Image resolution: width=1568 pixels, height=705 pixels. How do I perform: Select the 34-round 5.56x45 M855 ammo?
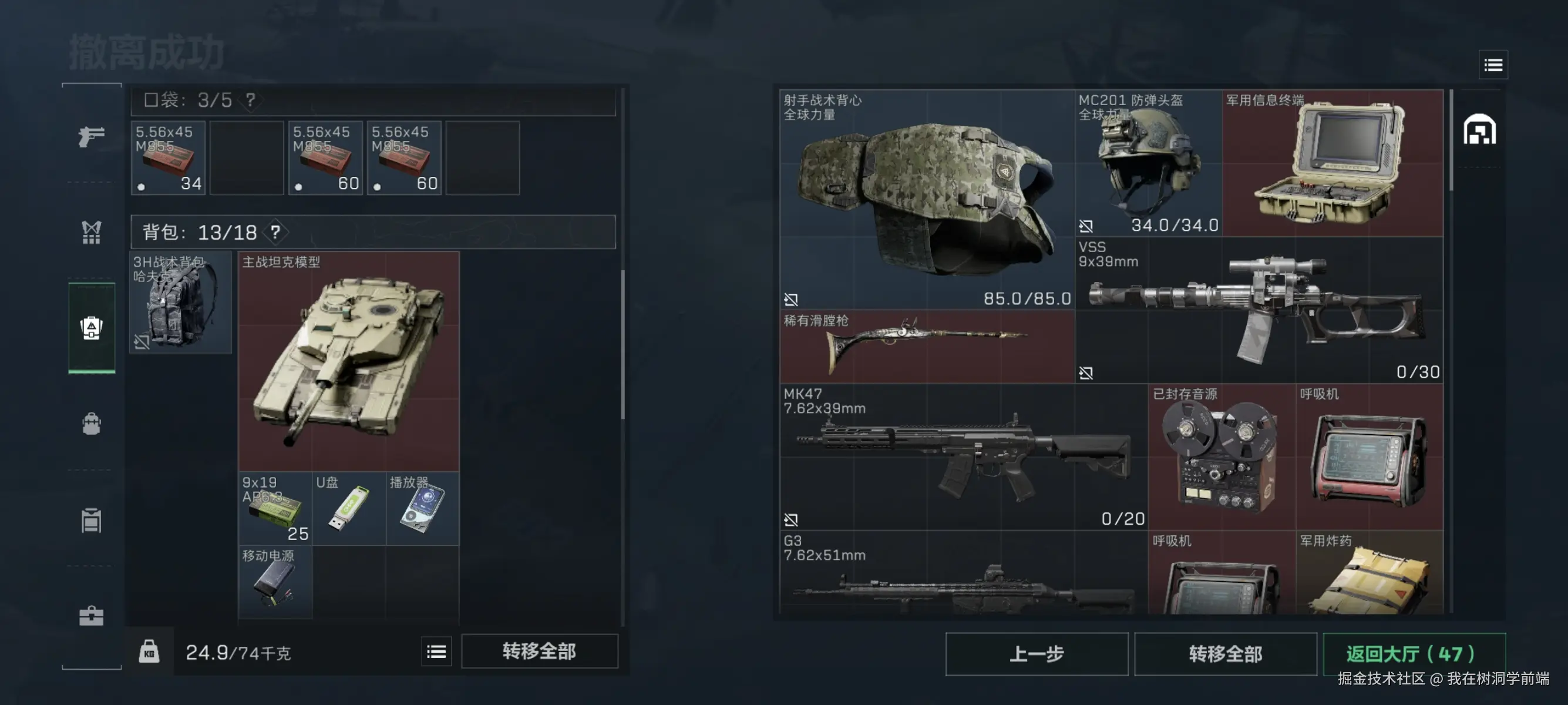168,158
